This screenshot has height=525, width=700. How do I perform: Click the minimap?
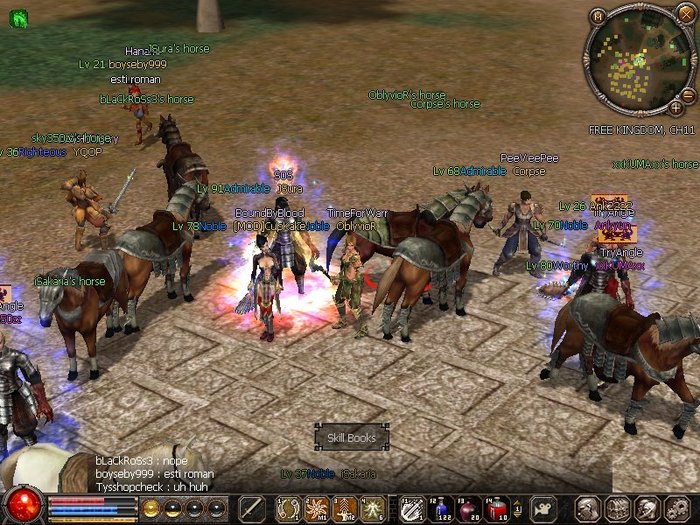pos(638,60)
